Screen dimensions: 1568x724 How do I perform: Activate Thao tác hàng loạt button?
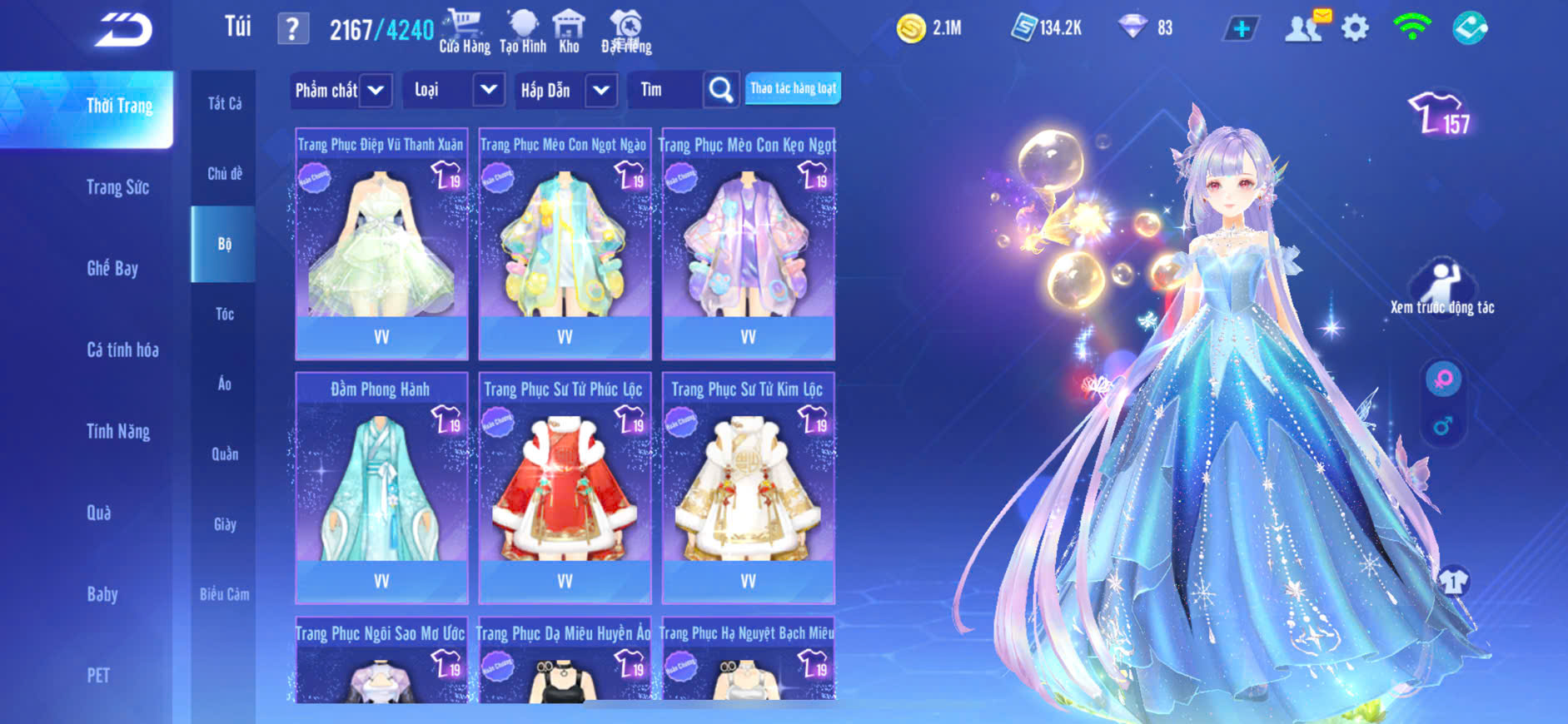click(792, 88)
